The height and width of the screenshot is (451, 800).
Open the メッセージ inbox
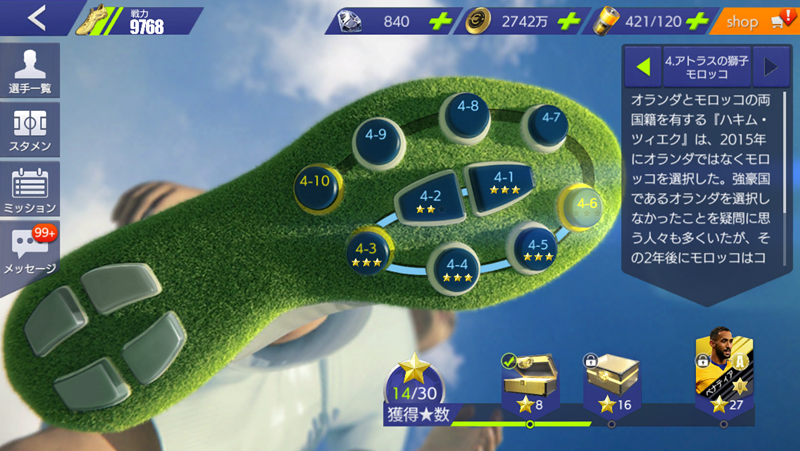[x=30, y=250]
